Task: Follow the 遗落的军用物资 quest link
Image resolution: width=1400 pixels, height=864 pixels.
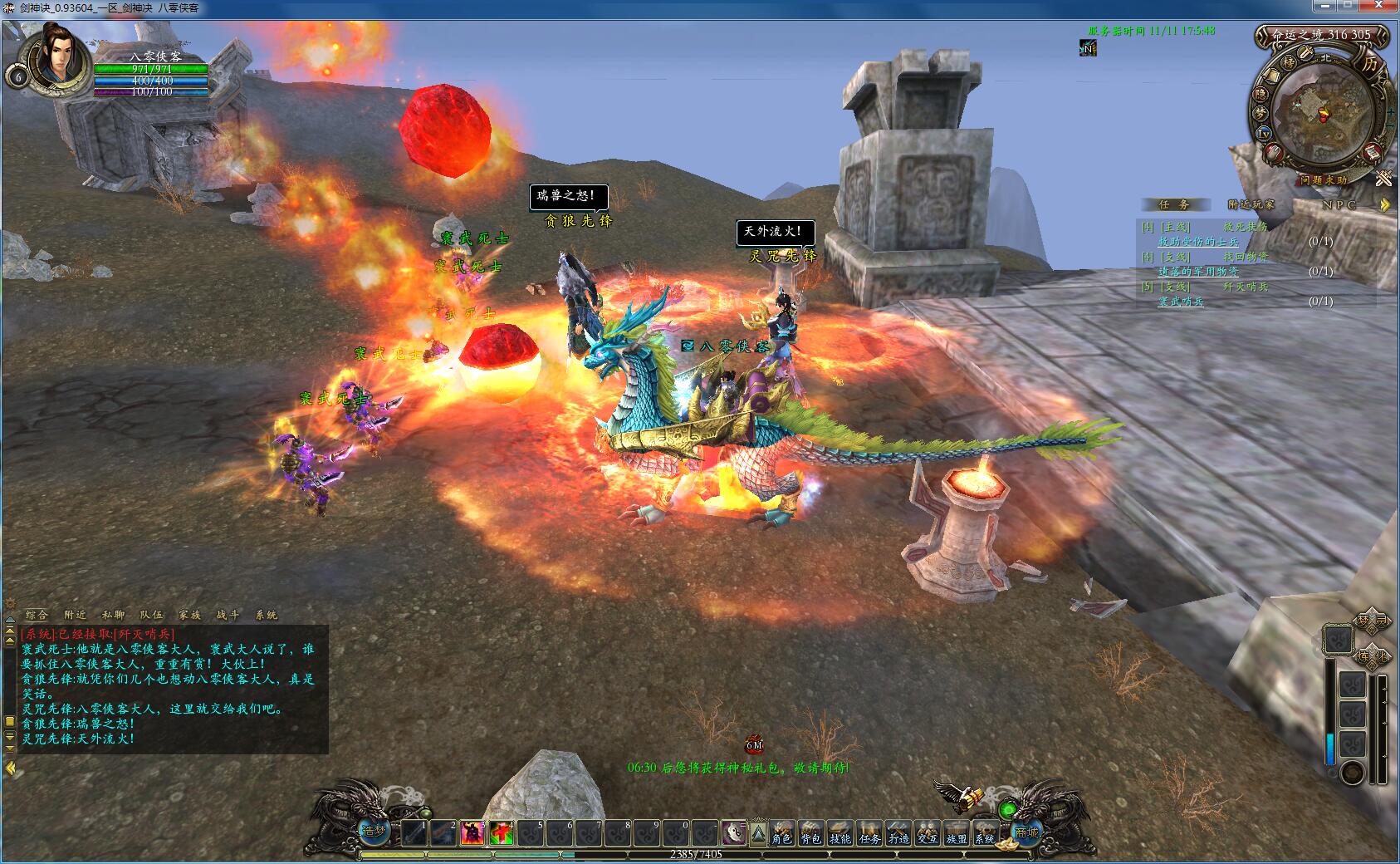Action: pos(1197,272)
